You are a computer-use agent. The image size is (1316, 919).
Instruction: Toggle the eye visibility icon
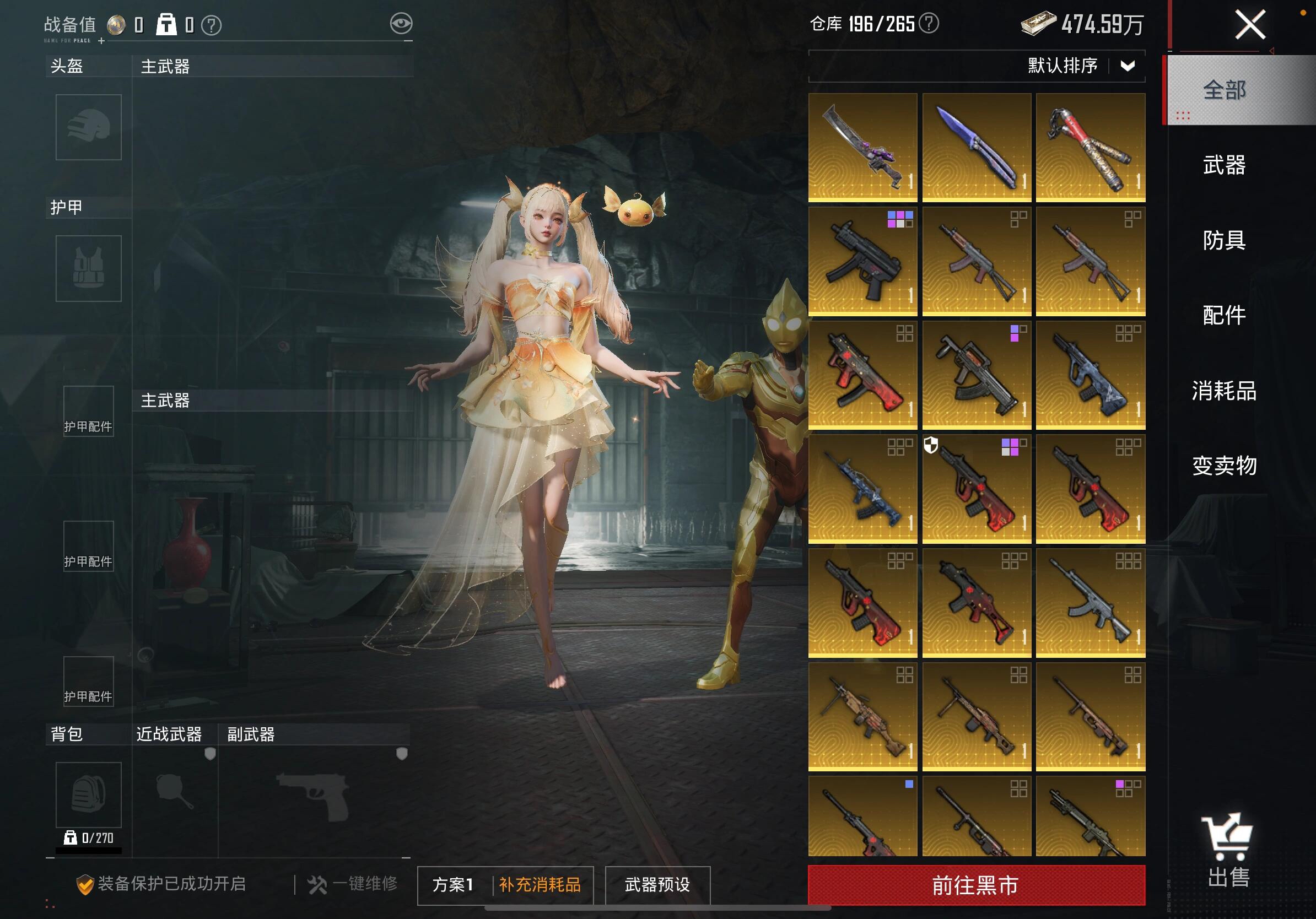(x=401, y=24)
